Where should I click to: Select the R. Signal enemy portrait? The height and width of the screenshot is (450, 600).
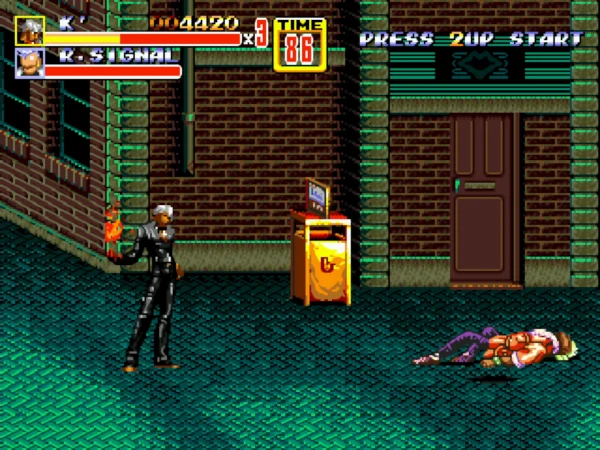(29, 64)
